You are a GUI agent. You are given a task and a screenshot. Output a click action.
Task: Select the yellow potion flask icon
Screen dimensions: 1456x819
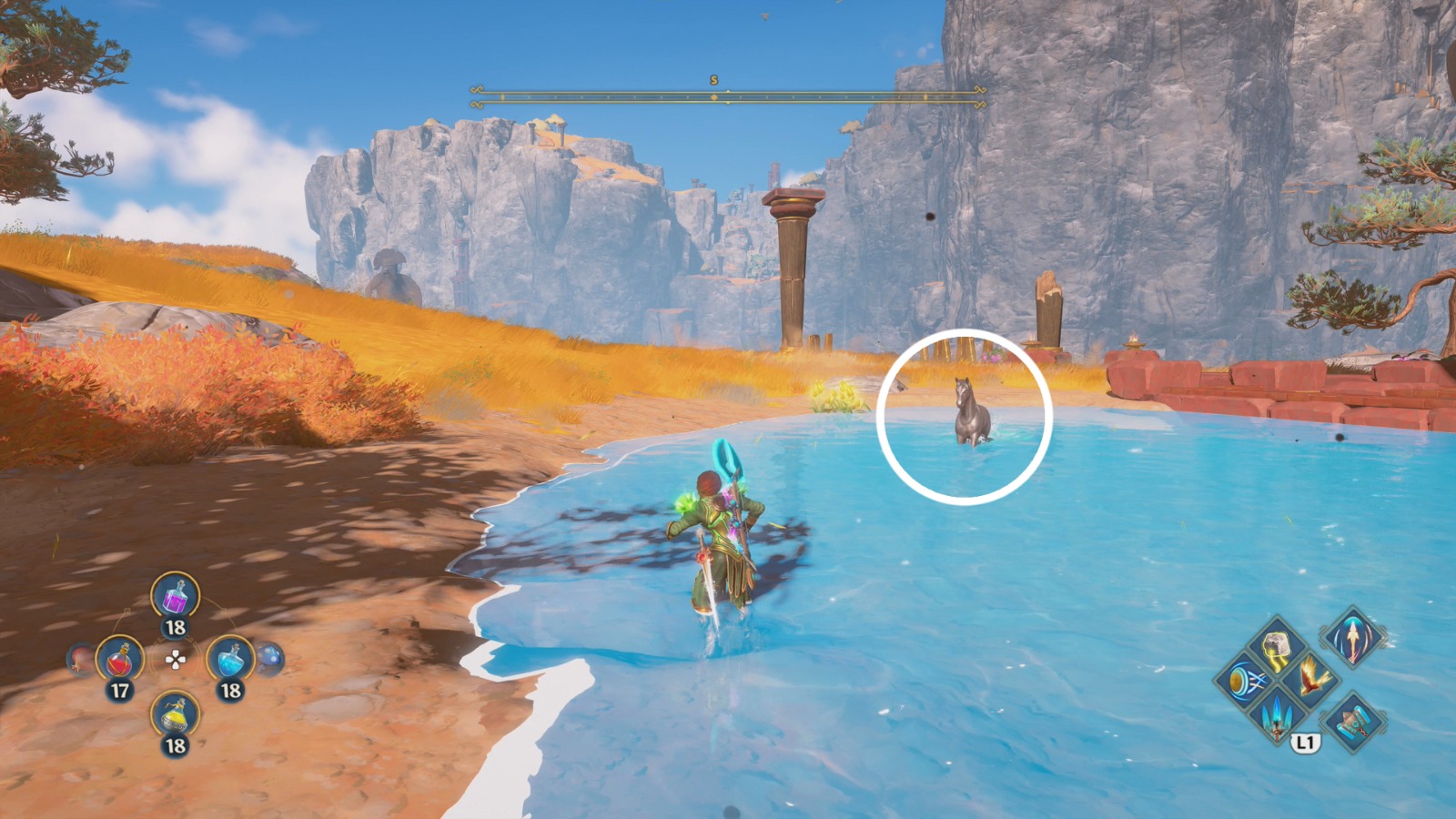[174, 713]
